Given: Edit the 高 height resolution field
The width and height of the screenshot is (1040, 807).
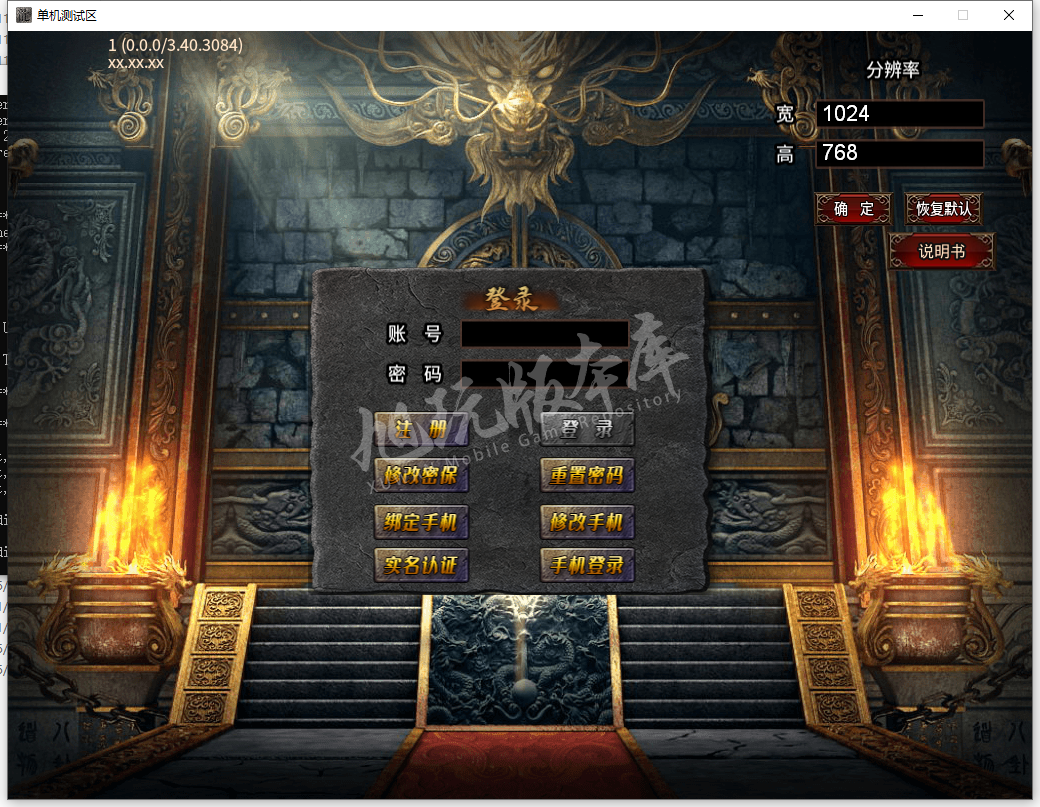Looking at the screenshot, I should click(x=899, y=153).
